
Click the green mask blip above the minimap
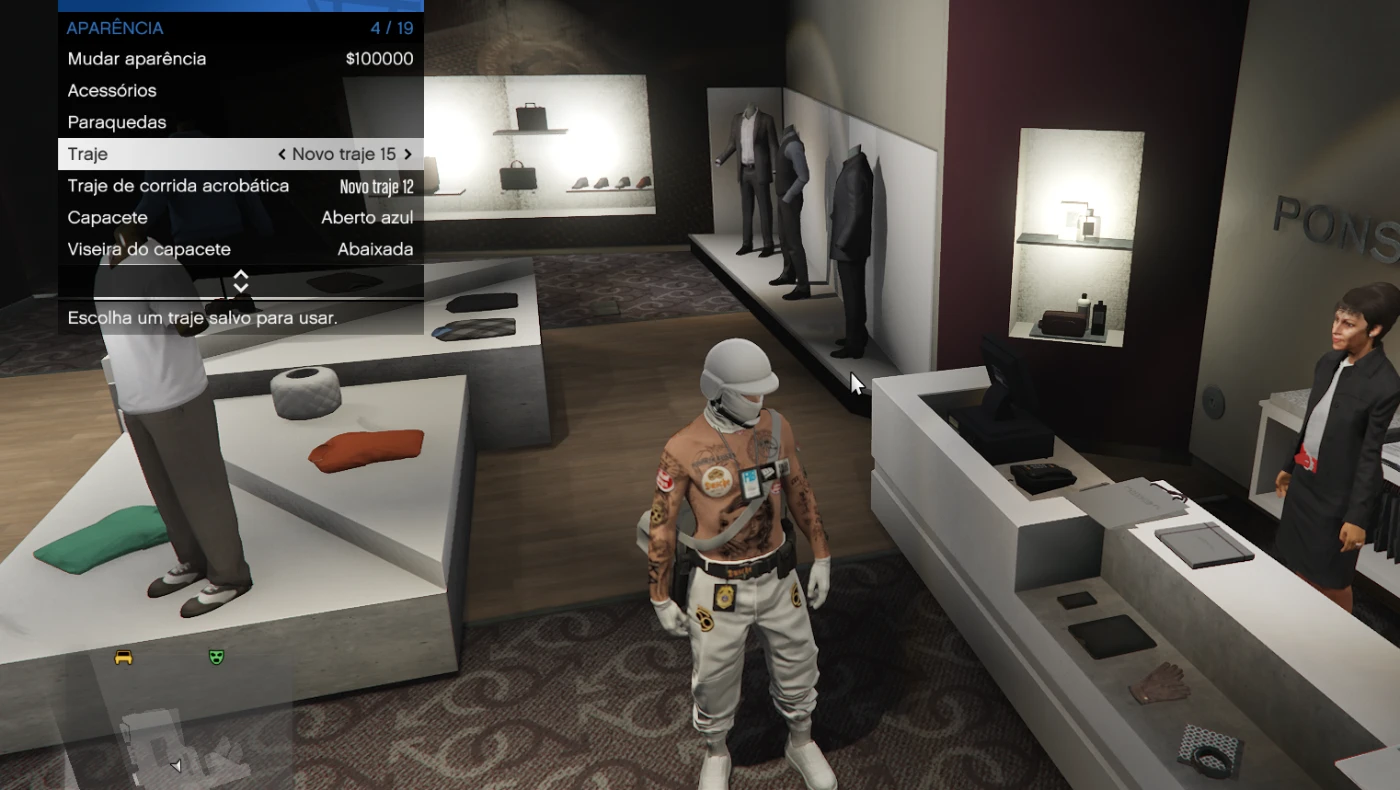[215, 657]
